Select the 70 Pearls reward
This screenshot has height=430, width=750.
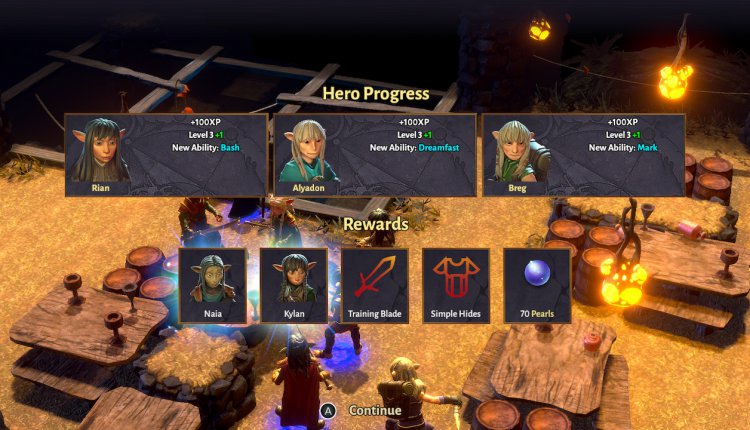click(x=537, y=286)
